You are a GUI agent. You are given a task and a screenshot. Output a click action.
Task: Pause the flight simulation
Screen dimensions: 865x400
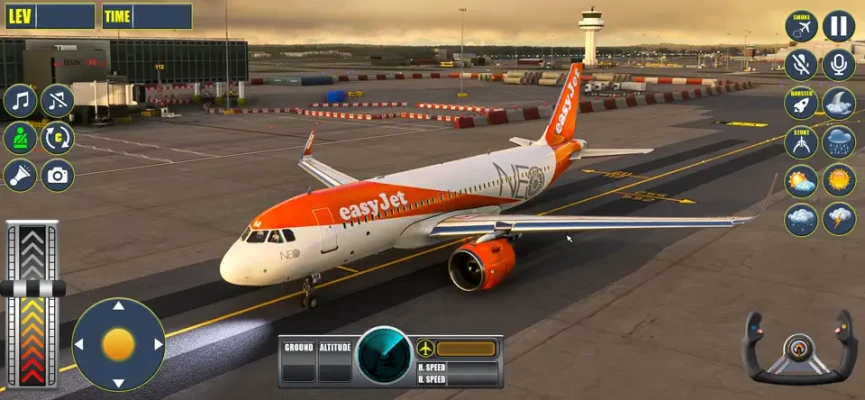[x=838, y=26]
